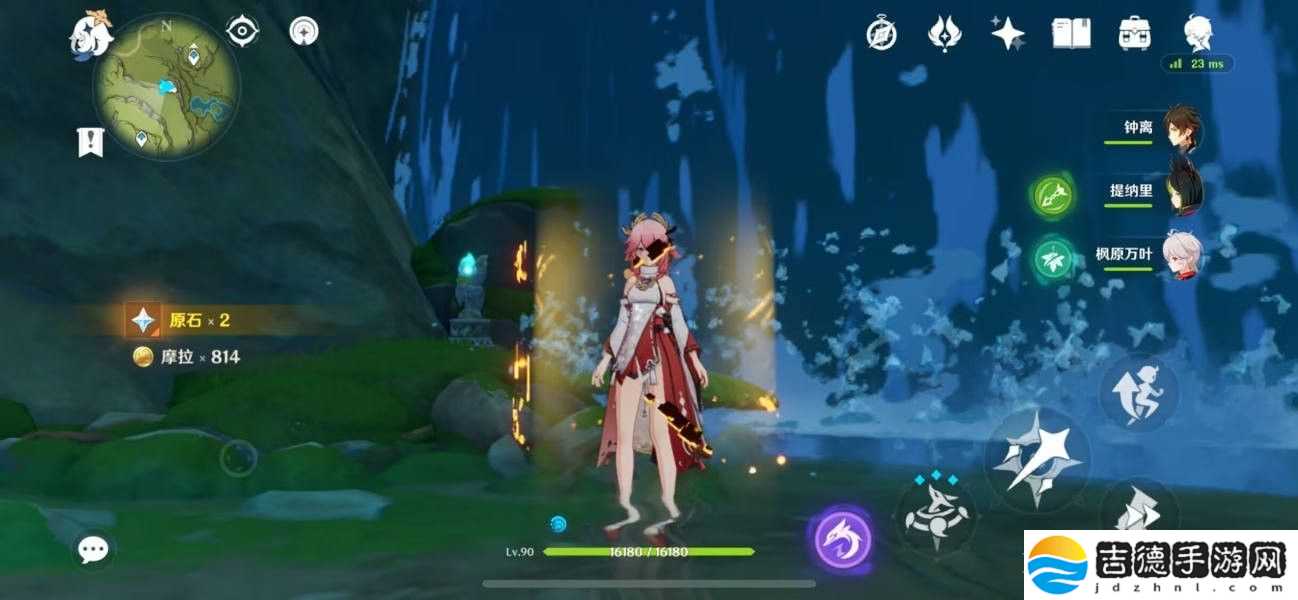
Task: Open the adventurer handbook book icon
Action: point(1071,33)
